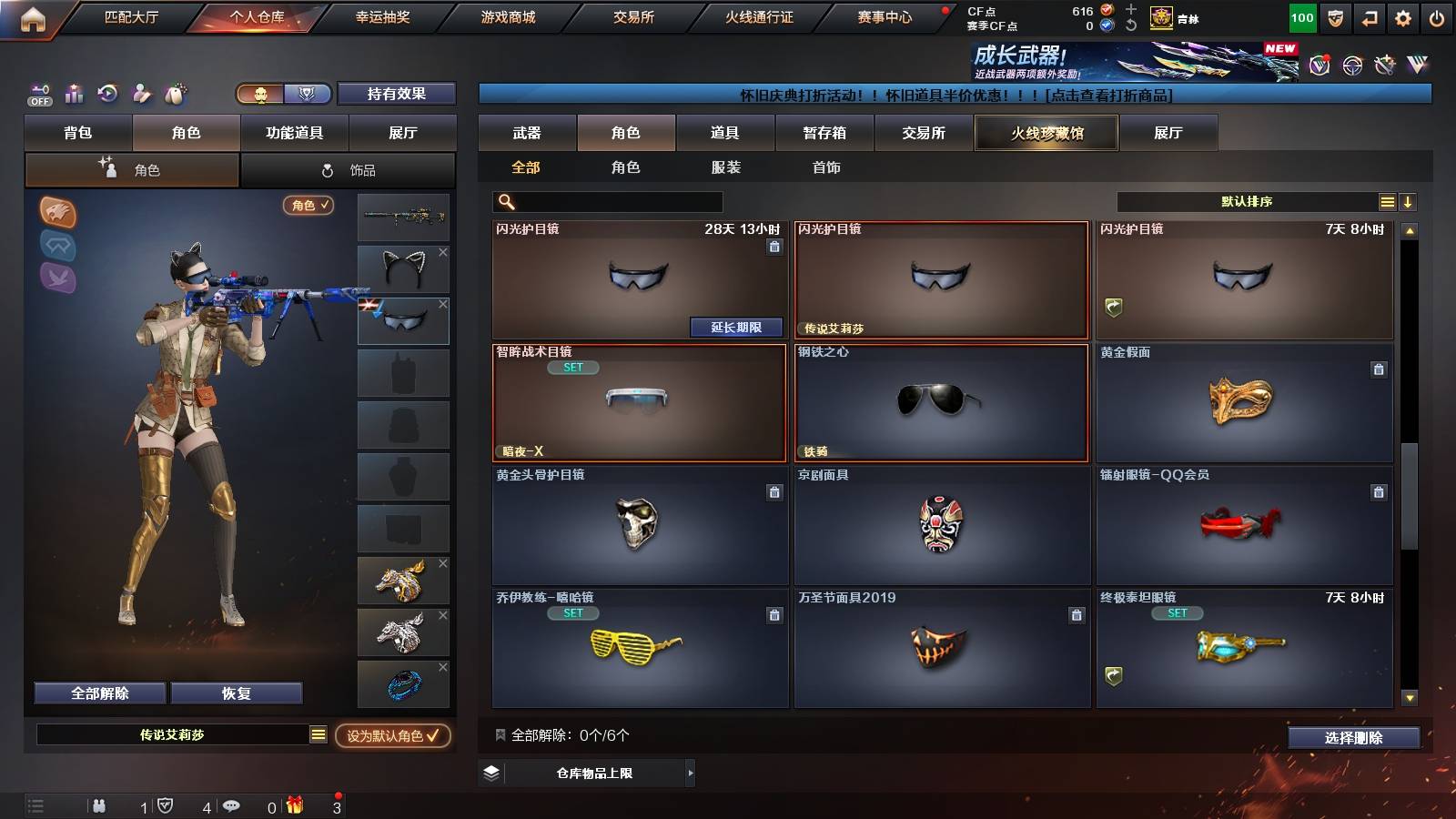The image size is (1456, 819).
Task: Click the replay/return arrow icon at top right
Action: coord(1369,17)
